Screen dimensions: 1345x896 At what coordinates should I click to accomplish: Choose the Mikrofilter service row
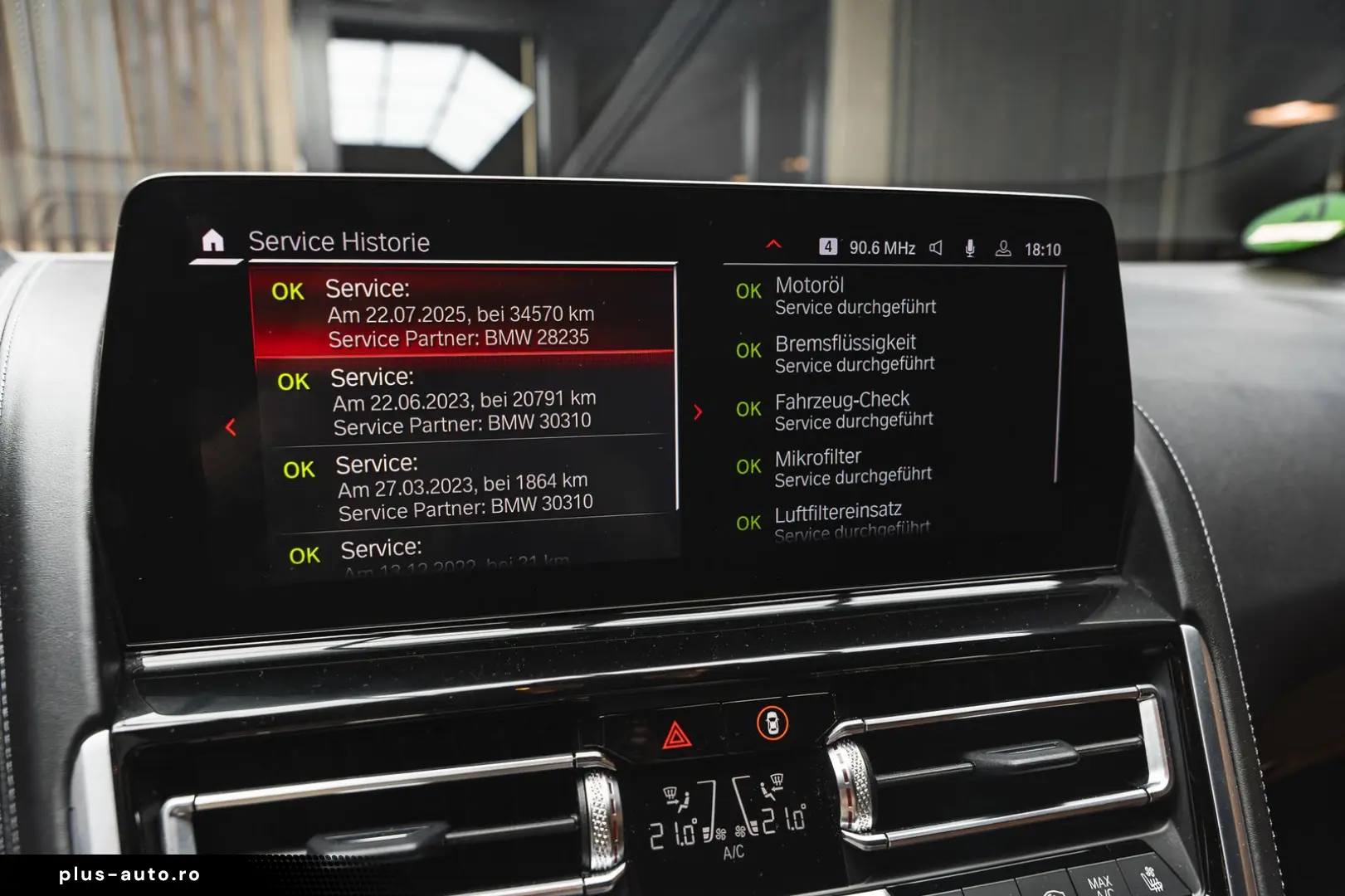coord(853,467)
